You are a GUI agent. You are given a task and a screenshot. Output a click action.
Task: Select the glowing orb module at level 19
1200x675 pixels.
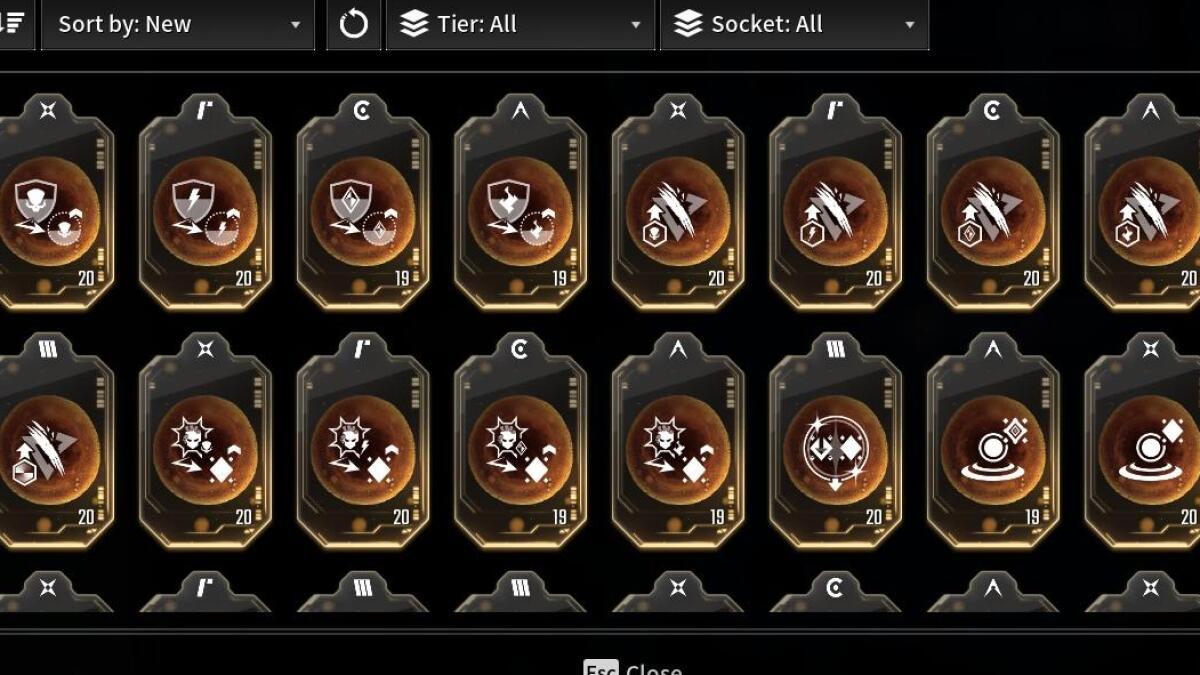coord(993,450)
